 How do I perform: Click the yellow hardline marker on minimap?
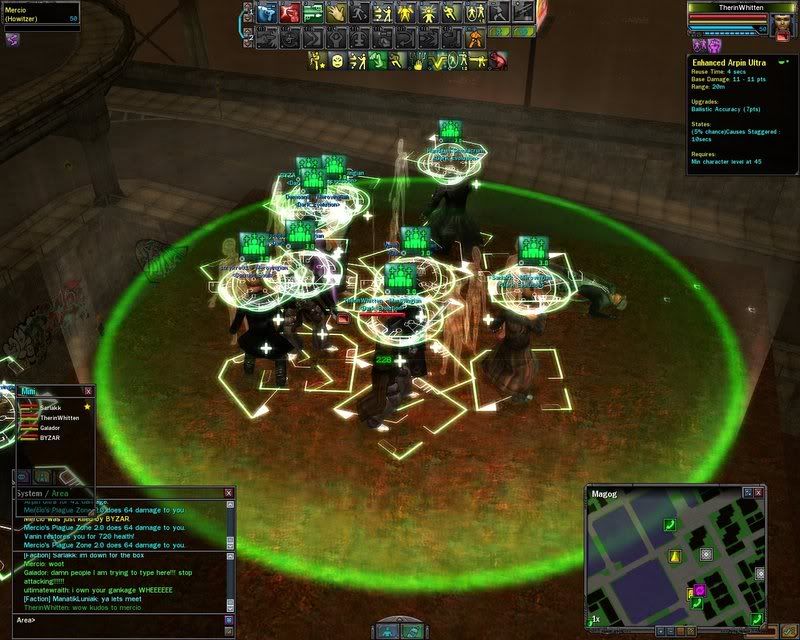pos(675,555)
